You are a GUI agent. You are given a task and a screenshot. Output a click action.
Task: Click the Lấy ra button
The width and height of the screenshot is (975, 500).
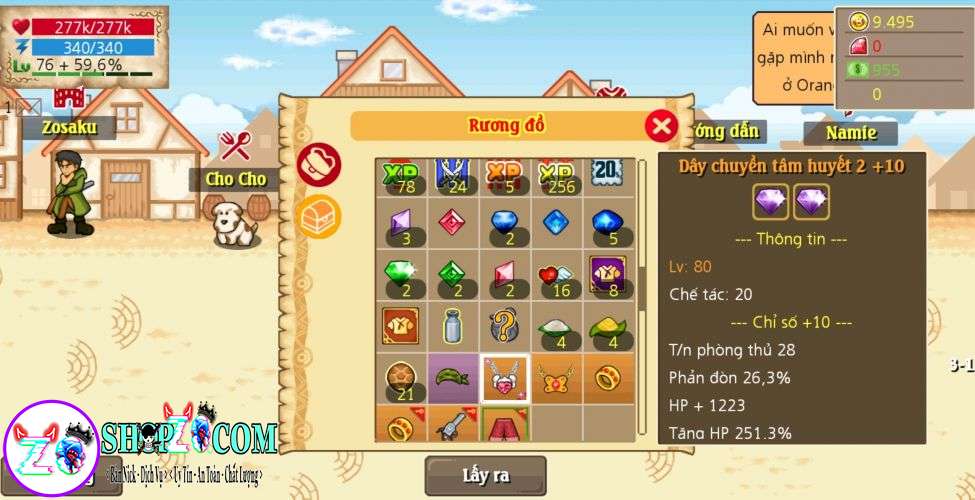coord(485,475)
